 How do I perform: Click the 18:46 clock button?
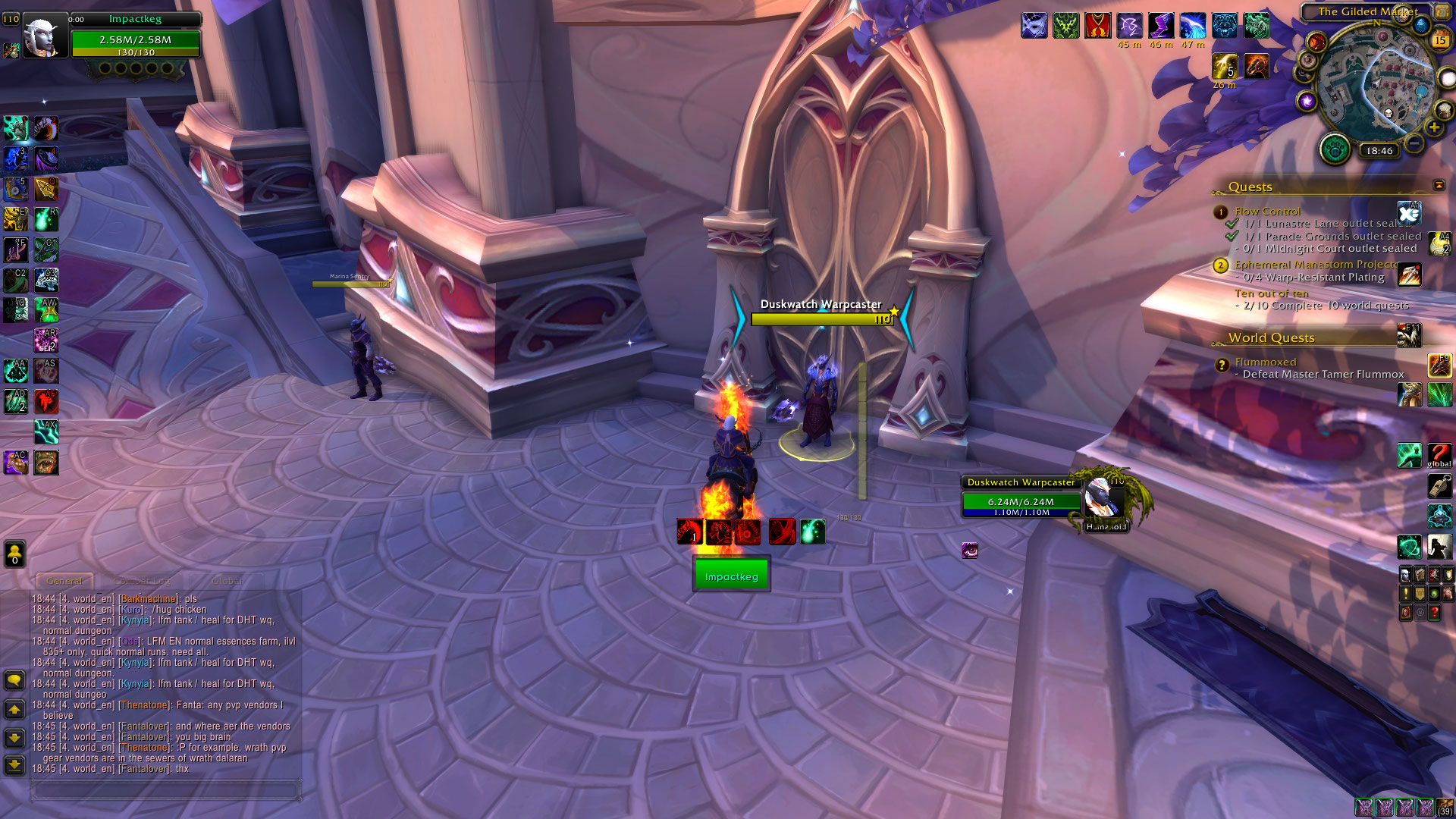(x=1379, y=150)
